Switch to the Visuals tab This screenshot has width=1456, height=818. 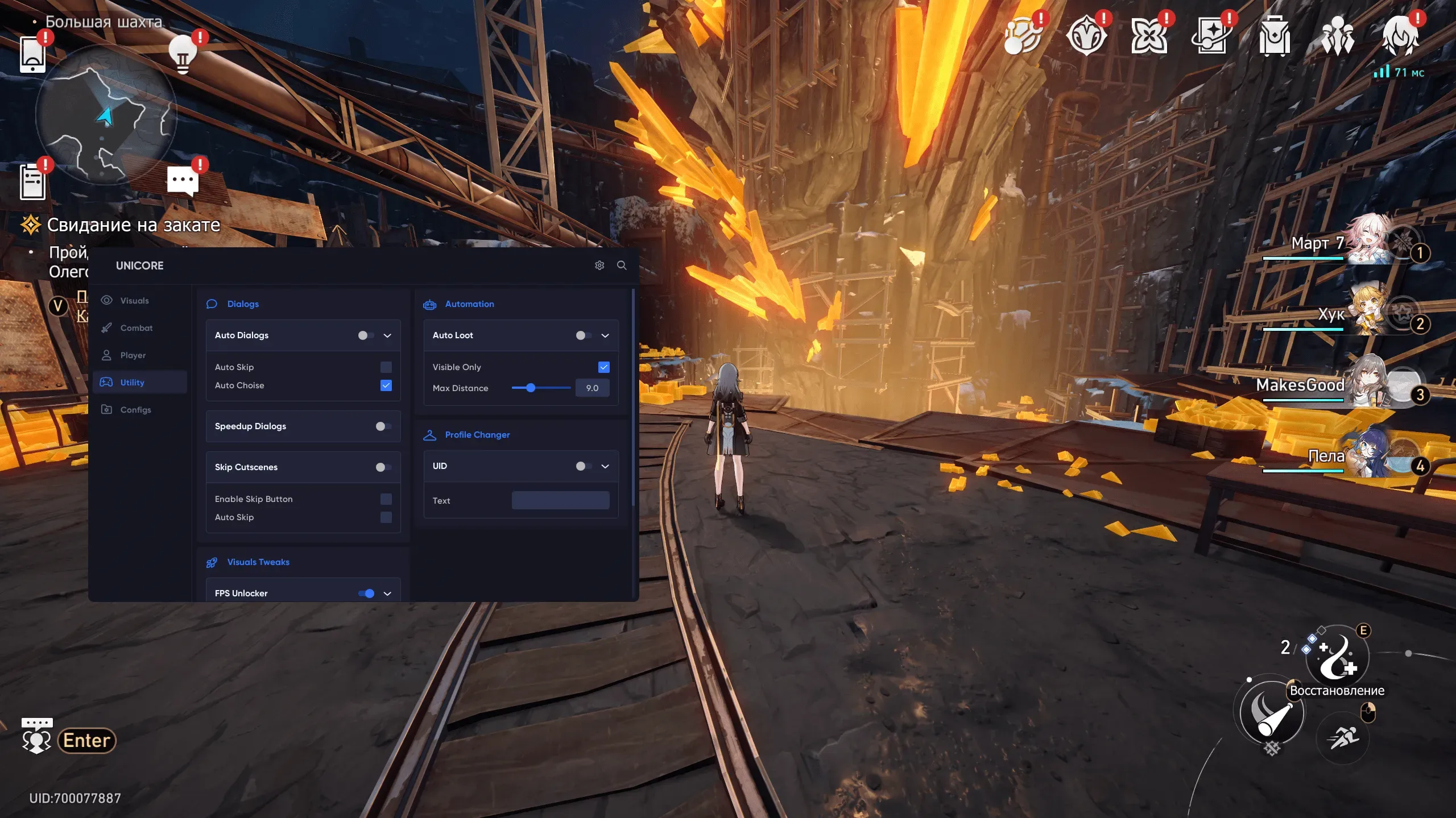[x=134, y=301]
